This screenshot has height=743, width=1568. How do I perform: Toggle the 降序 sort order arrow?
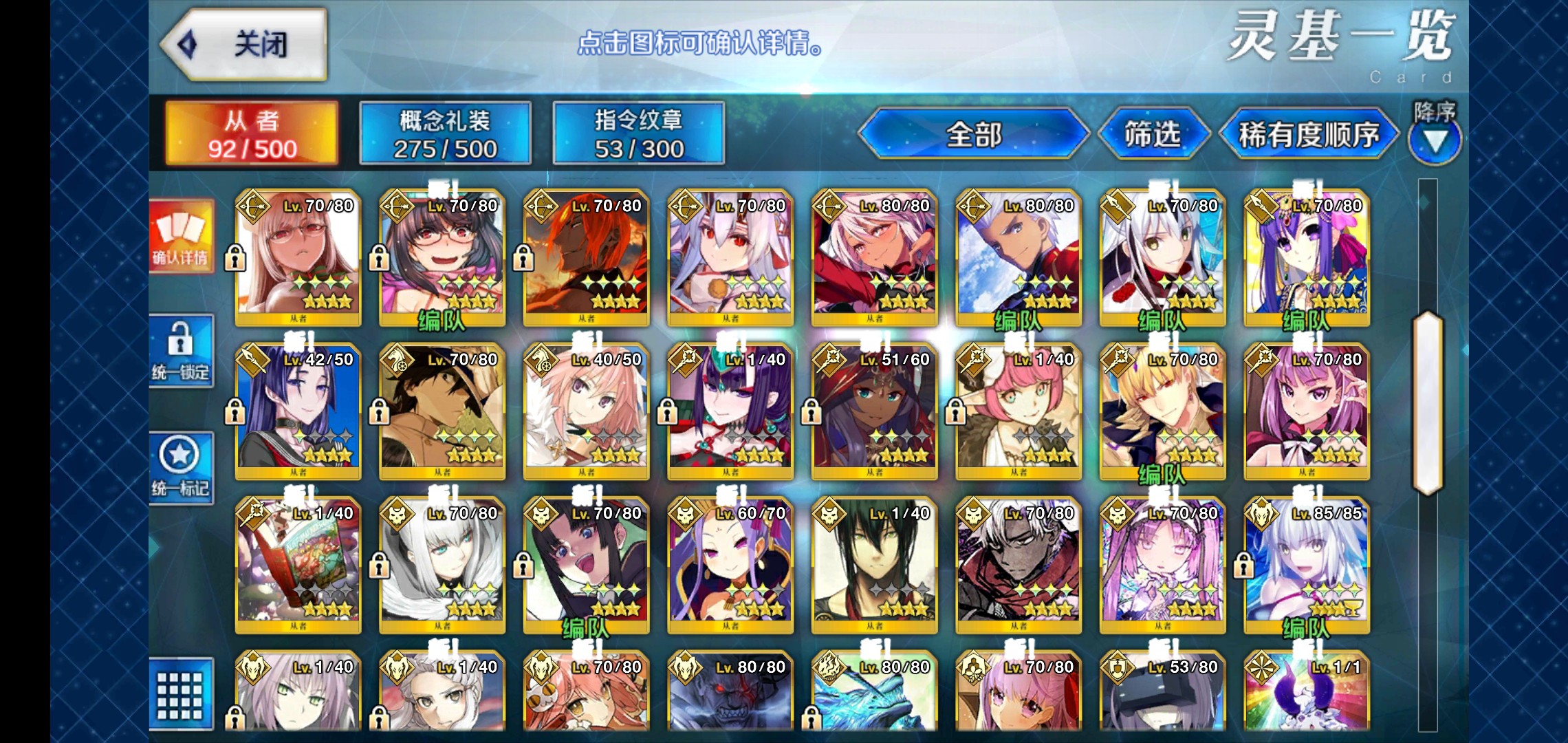pos(1434,138)
